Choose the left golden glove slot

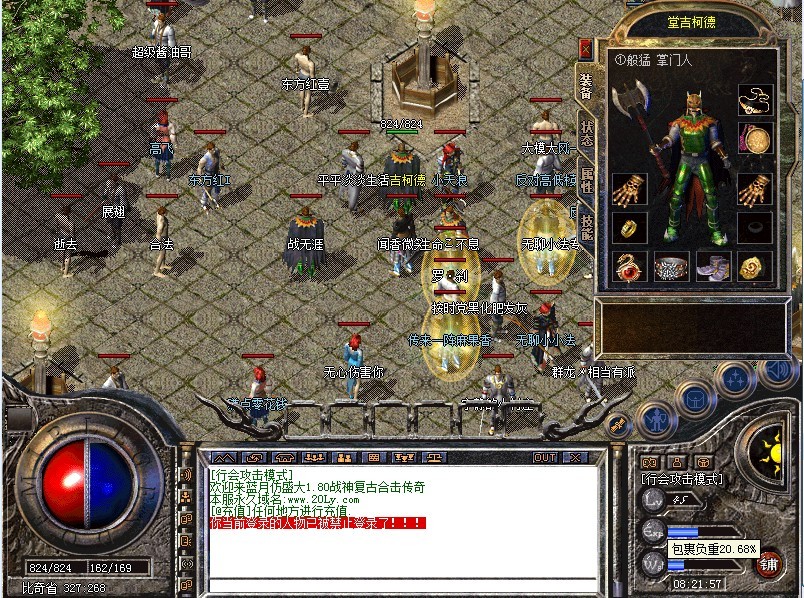click(630, 188)
